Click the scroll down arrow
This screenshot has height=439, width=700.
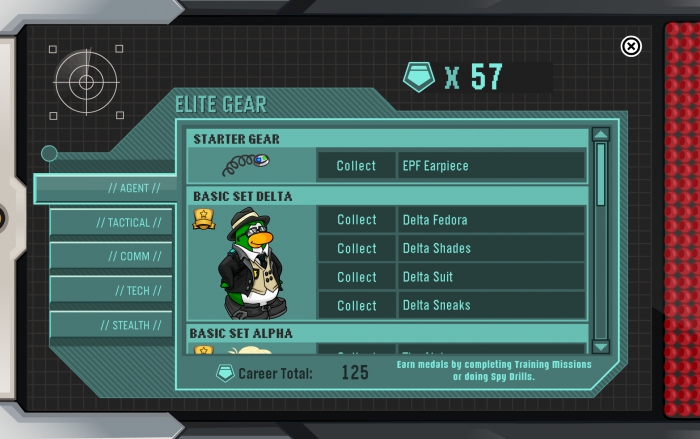601,346
